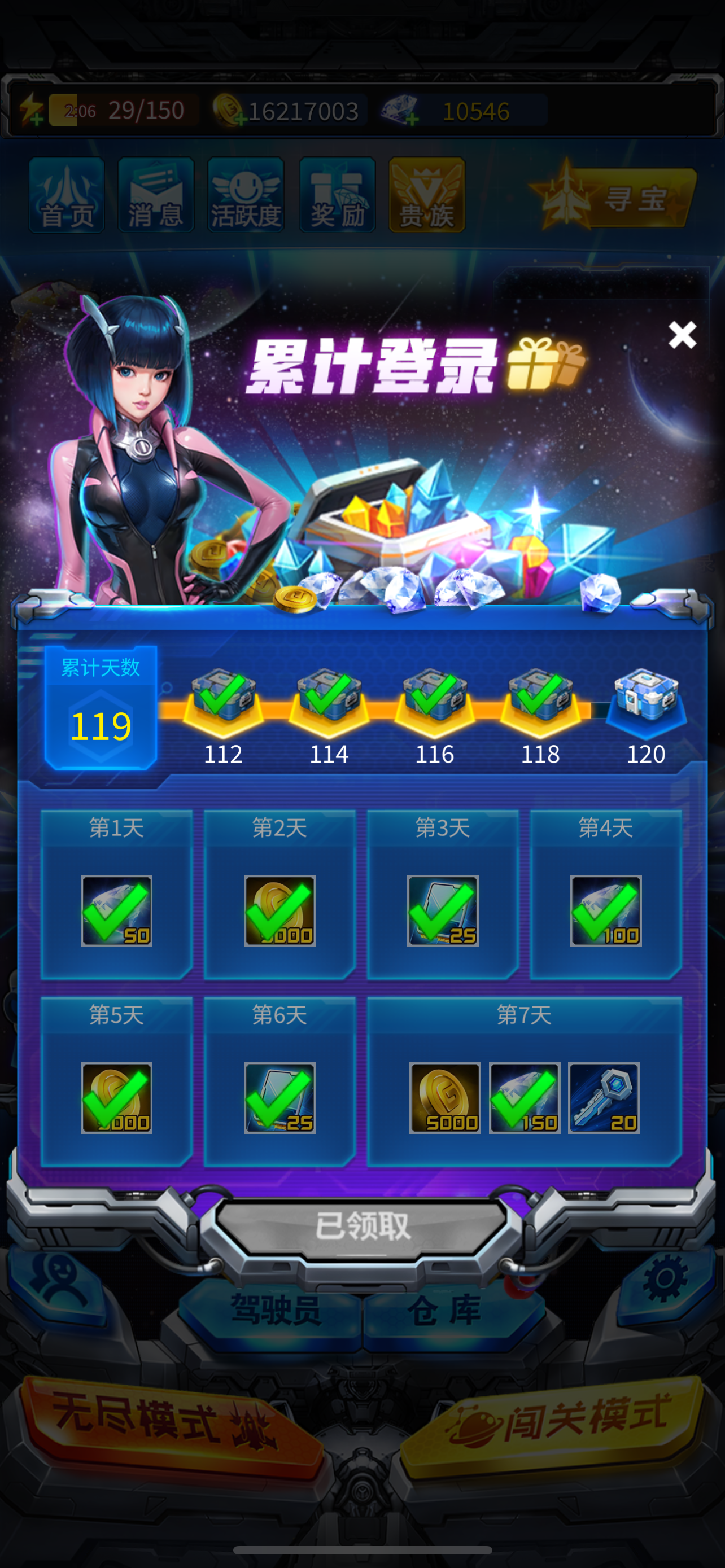Open the 消息 messages icon
Viewport: 725px width, 1568px height.
(x=156, y=194)
